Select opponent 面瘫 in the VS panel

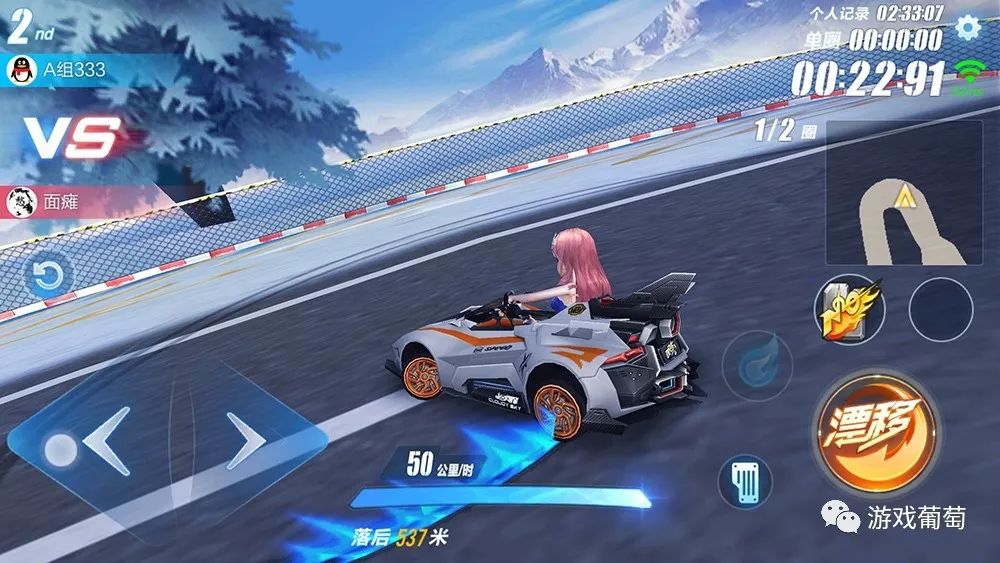(x=60, y=202)
